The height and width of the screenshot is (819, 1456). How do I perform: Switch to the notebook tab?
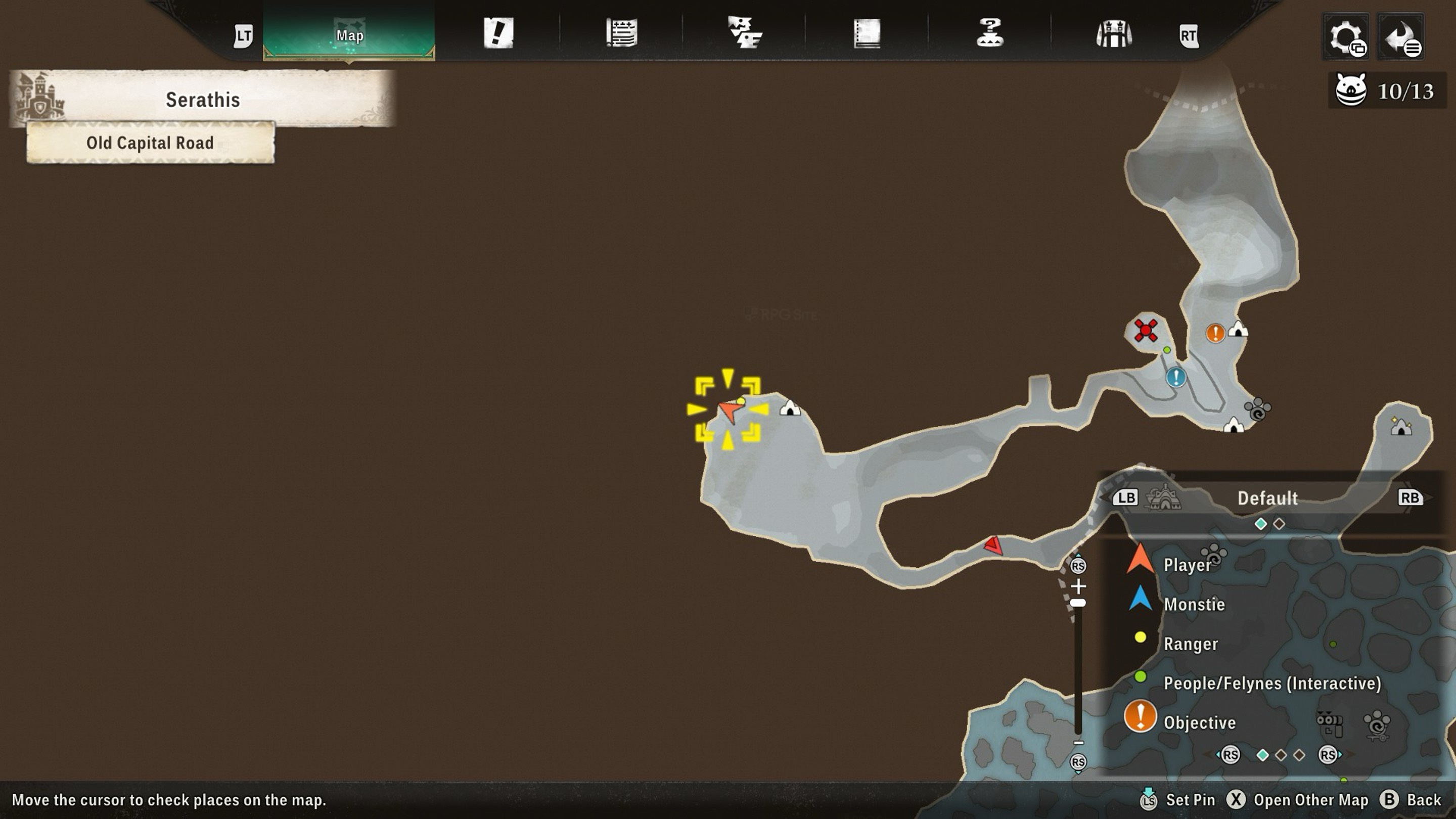[867, 33]
